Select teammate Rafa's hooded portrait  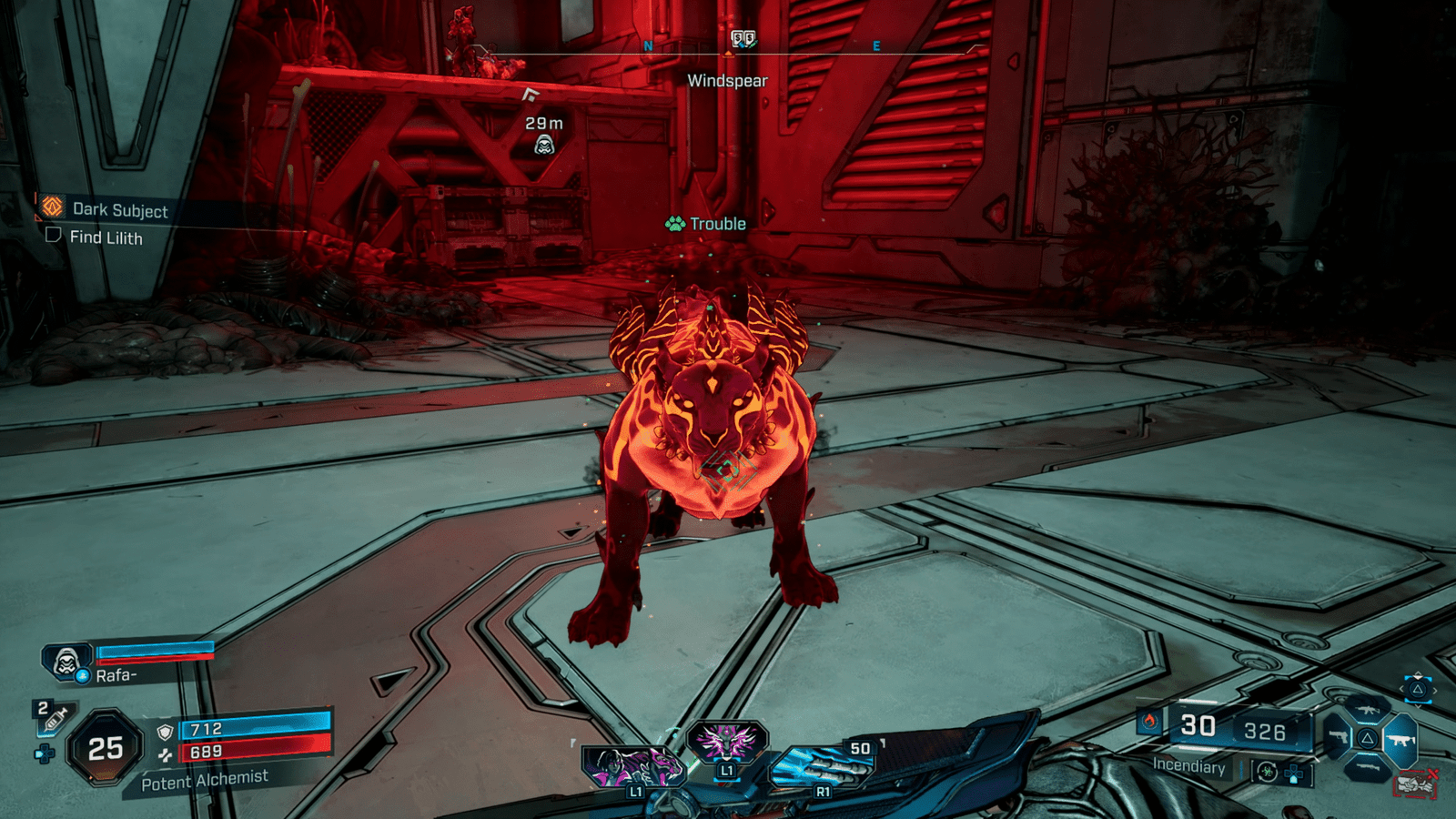pos(66,662)
